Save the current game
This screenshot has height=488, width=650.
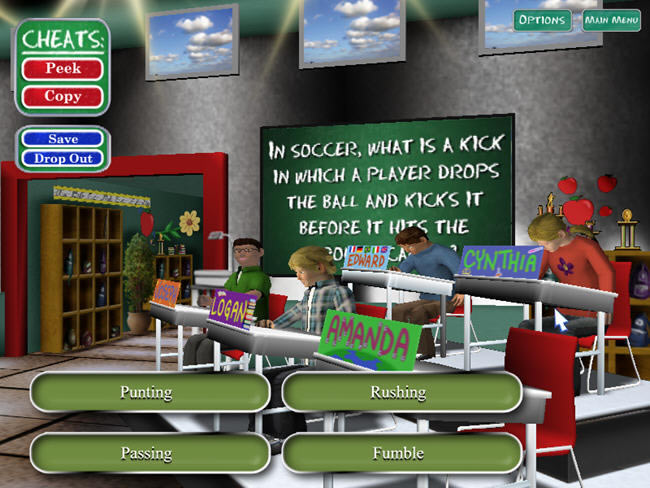pos(63,139)
